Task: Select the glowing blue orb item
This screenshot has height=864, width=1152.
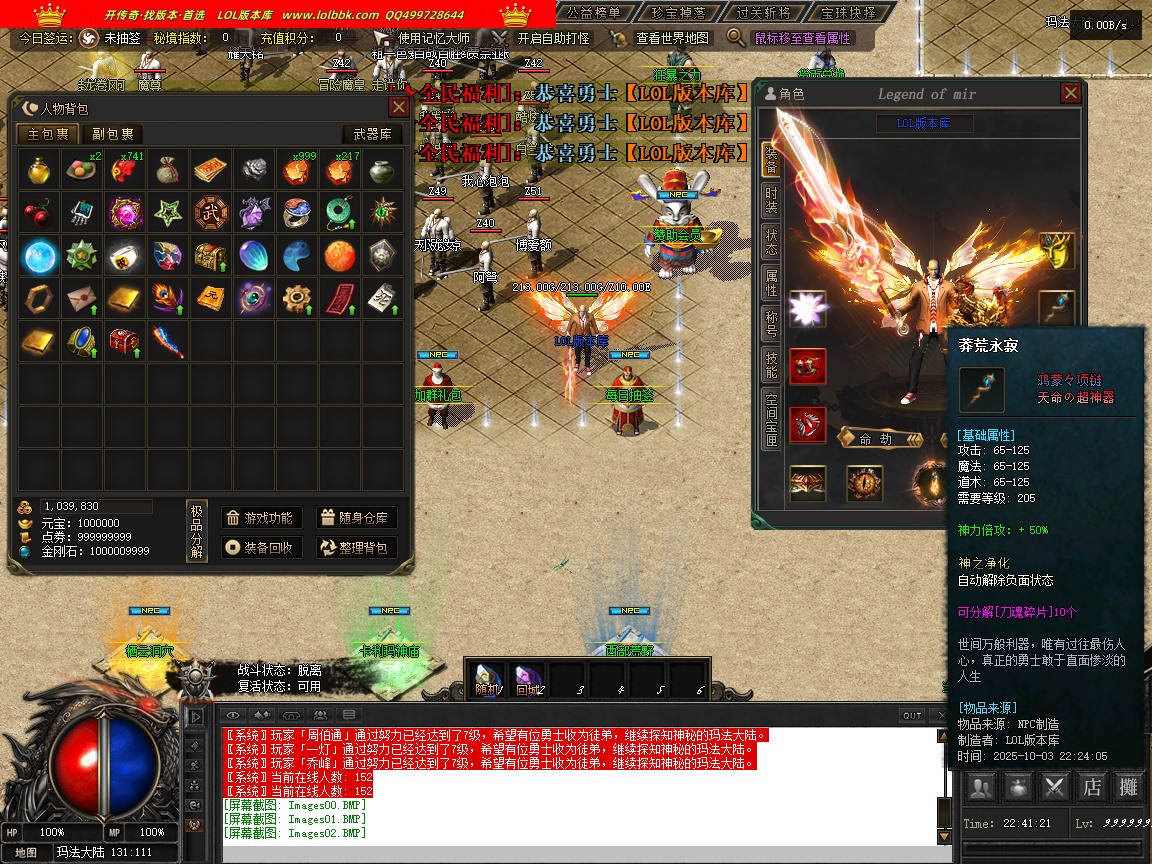Action: pyautogui.click(x=39, y=256)
